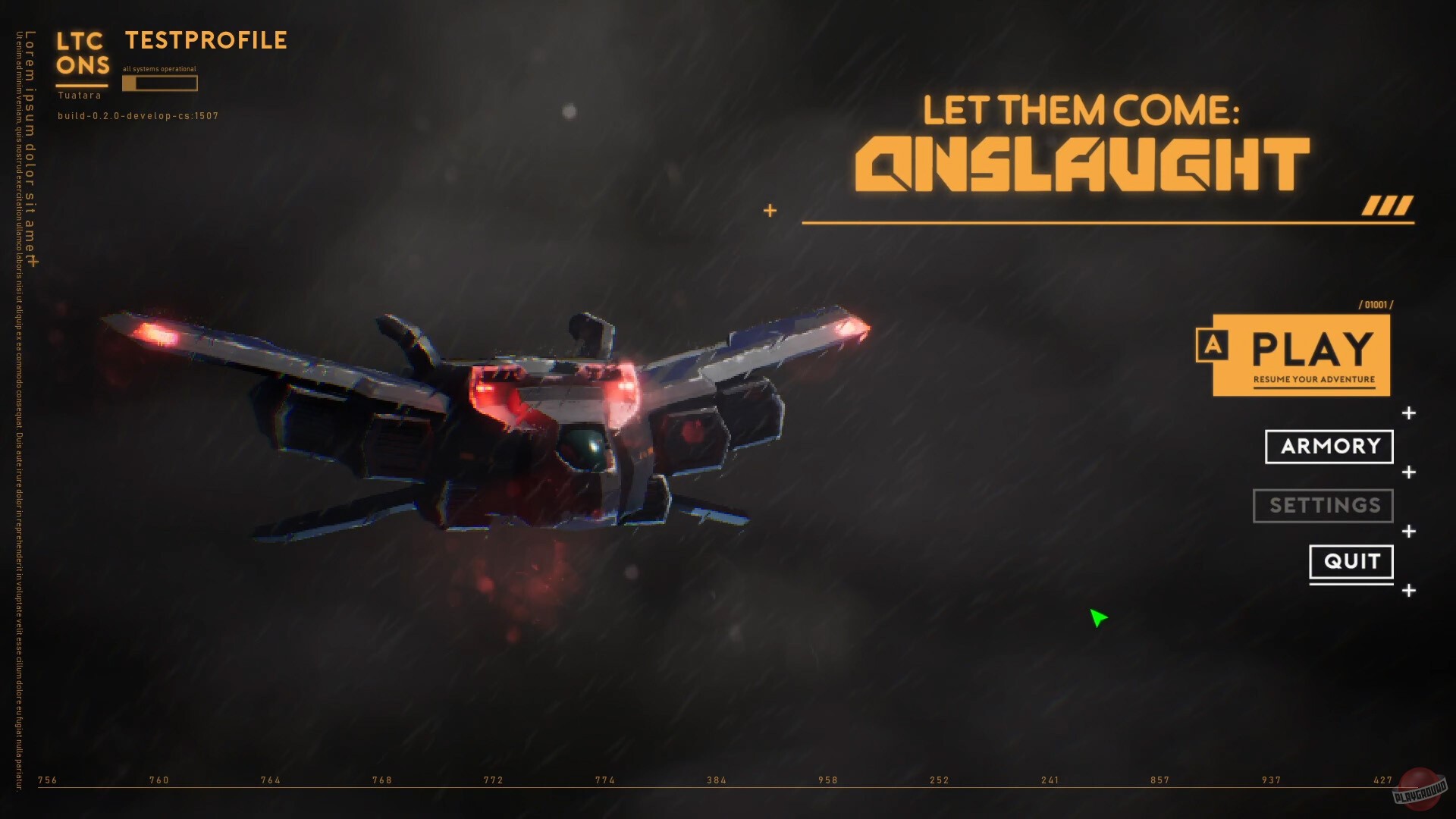Select Quit to exit the game
Screen dimensions: 1456x819
pyautogui.click(x=1351, y=561)
